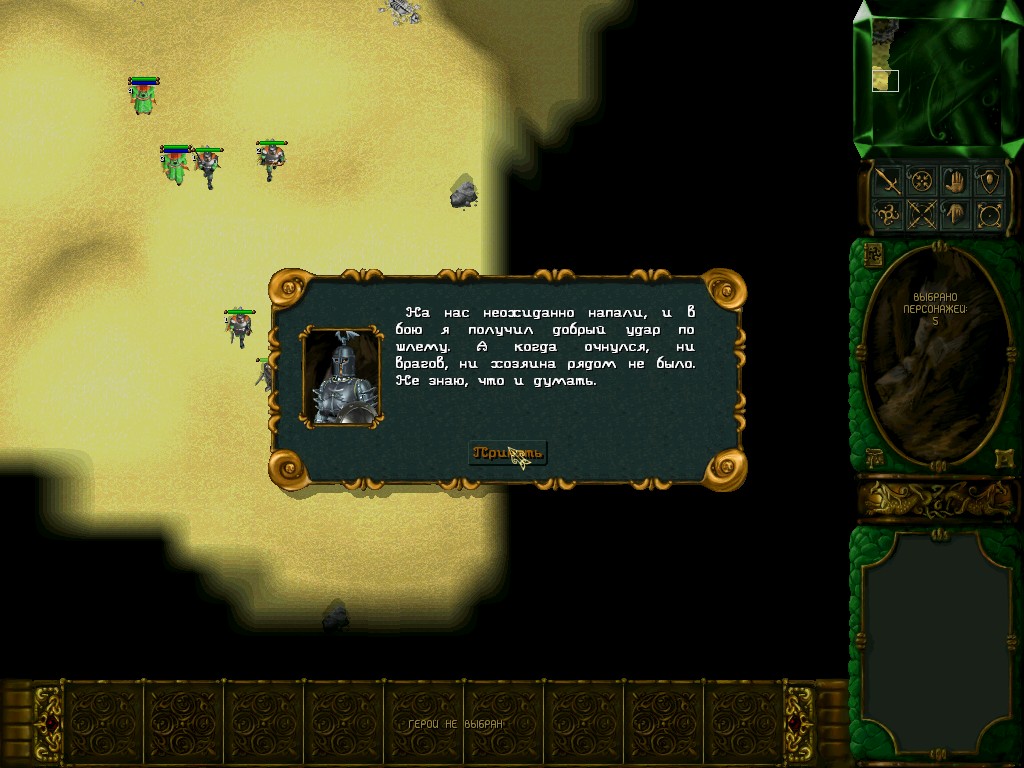Select the shield defend command
1024x768 pixels.
989,181
